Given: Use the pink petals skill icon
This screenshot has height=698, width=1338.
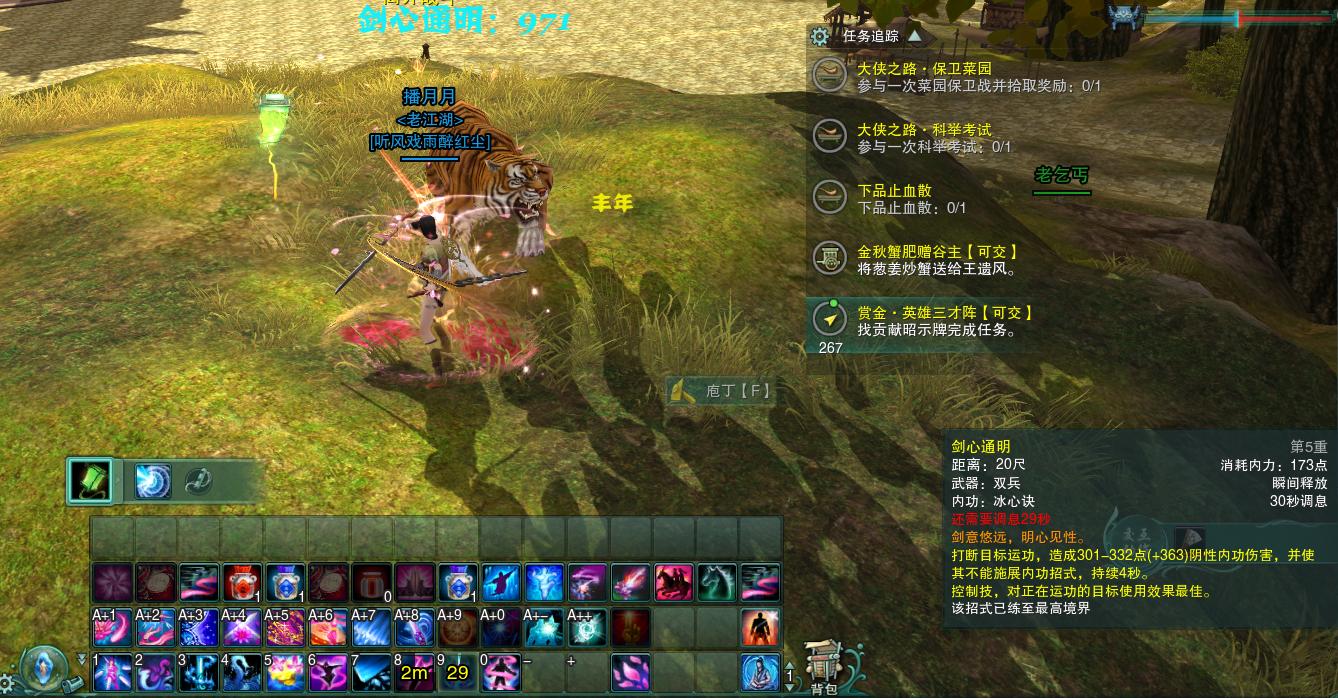Looking at the screenshot, I should pyautogui.click(x=630, y=672).
